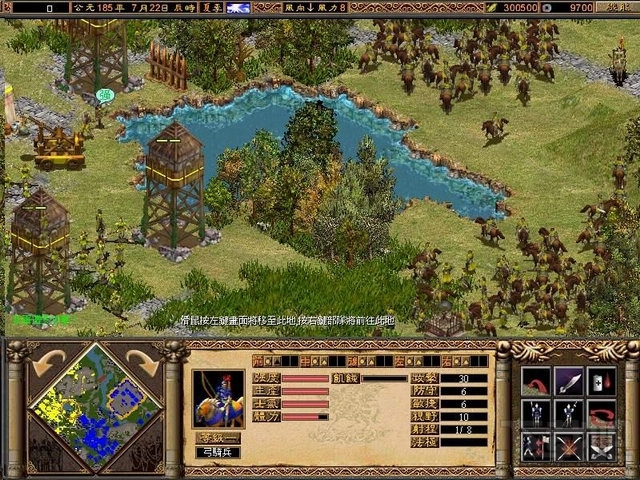Open the menu button at the top-right corner
The width and height of the screenshot is (640, 480).
pyautogui.click(x=617, y=7)
